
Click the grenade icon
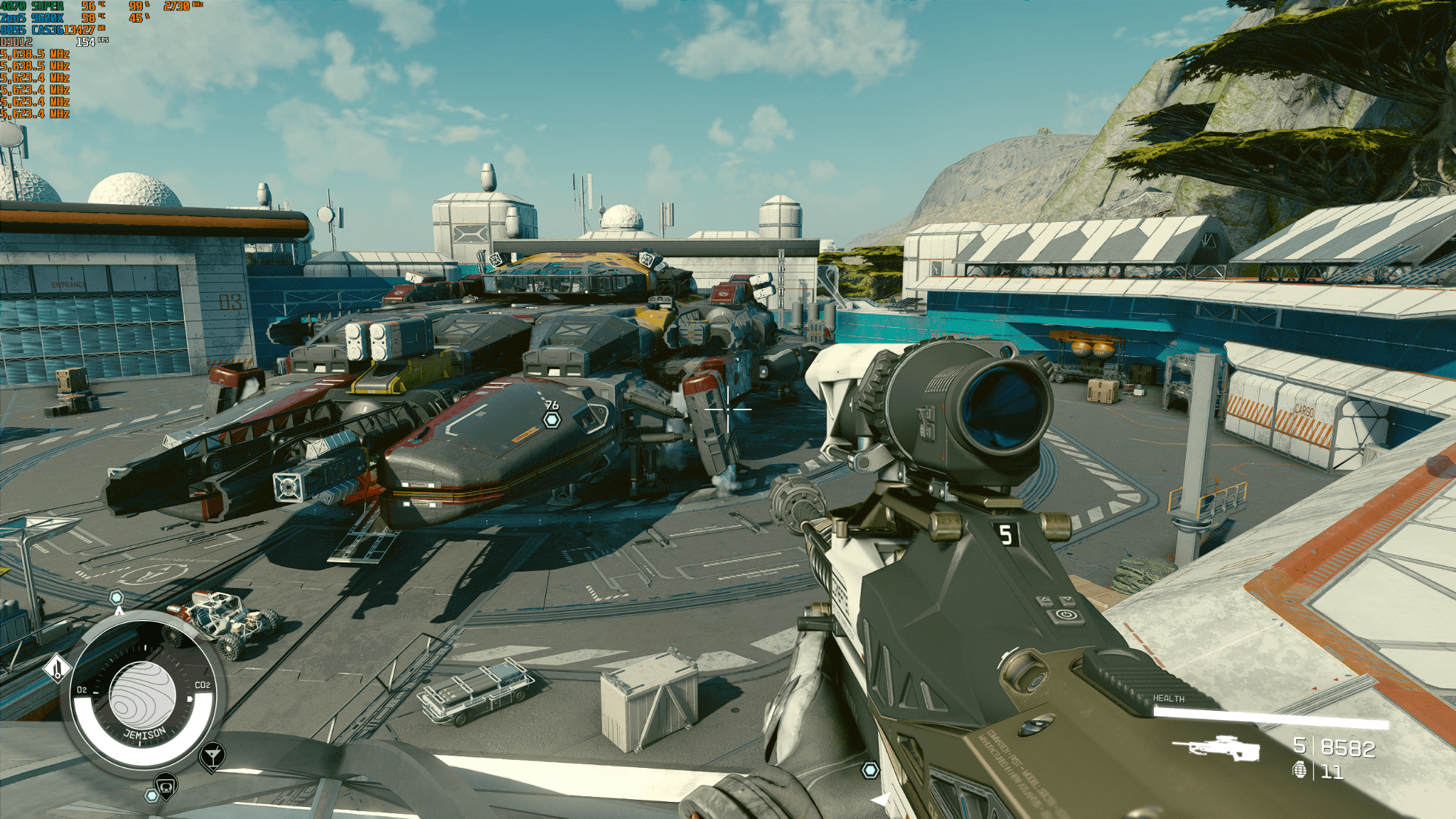pyautogui.click(x=1300, y=770)
